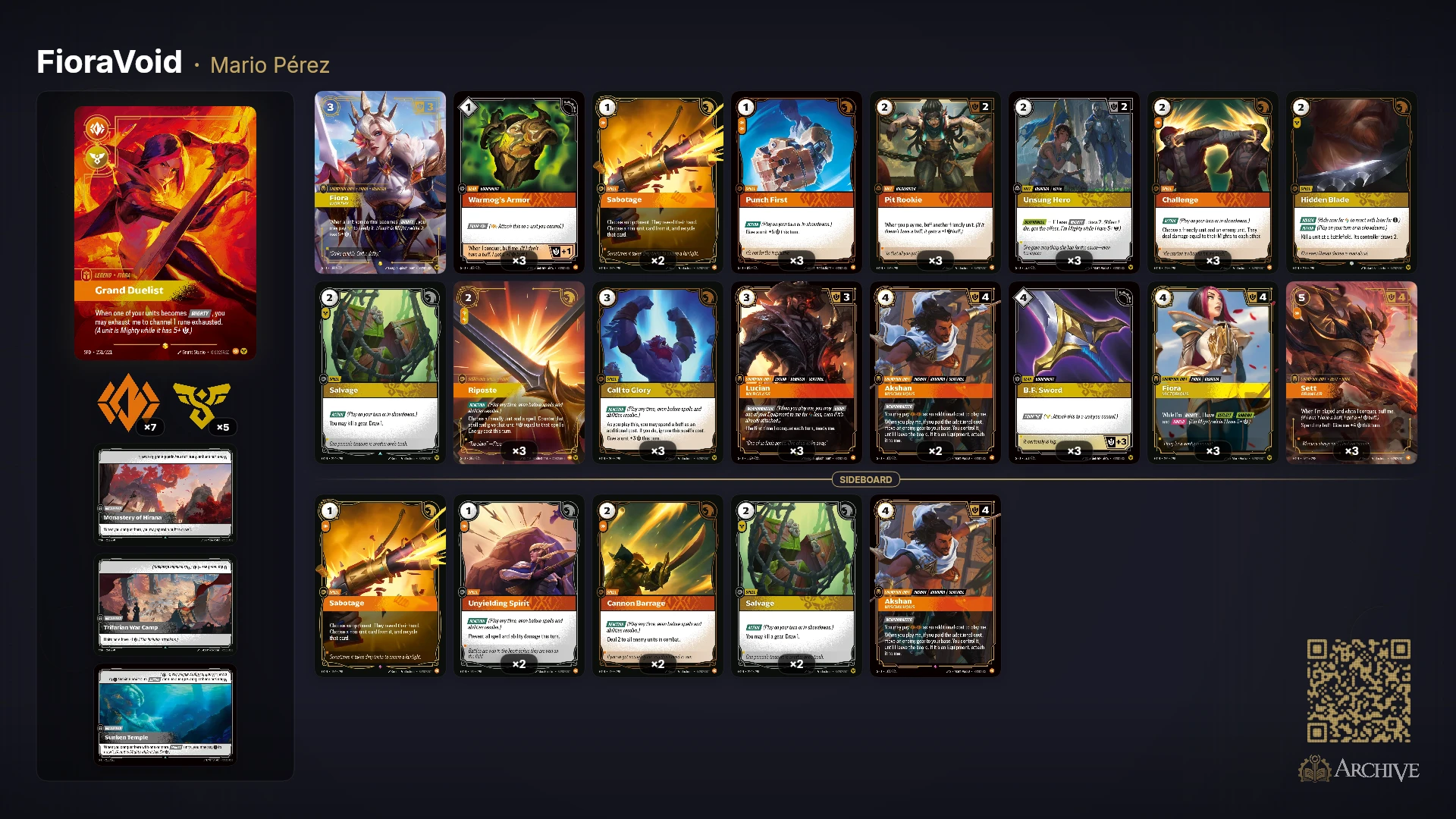Viewport: 1456px width, 819px height.
Task: Click the ×3 count badge on Punch First
Action: [795, 261]
